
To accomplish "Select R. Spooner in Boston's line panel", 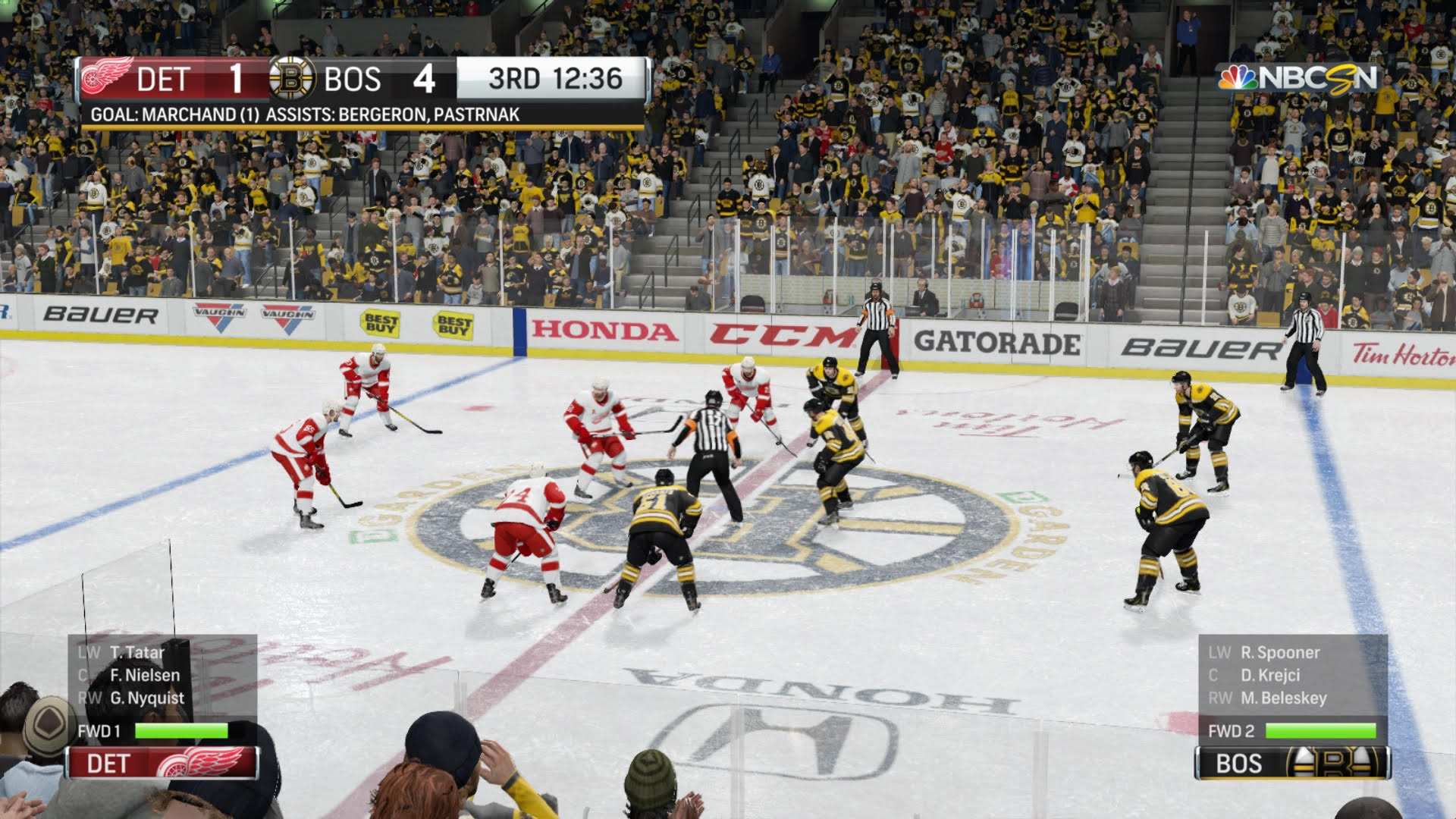I will (x=1280, y=652).
